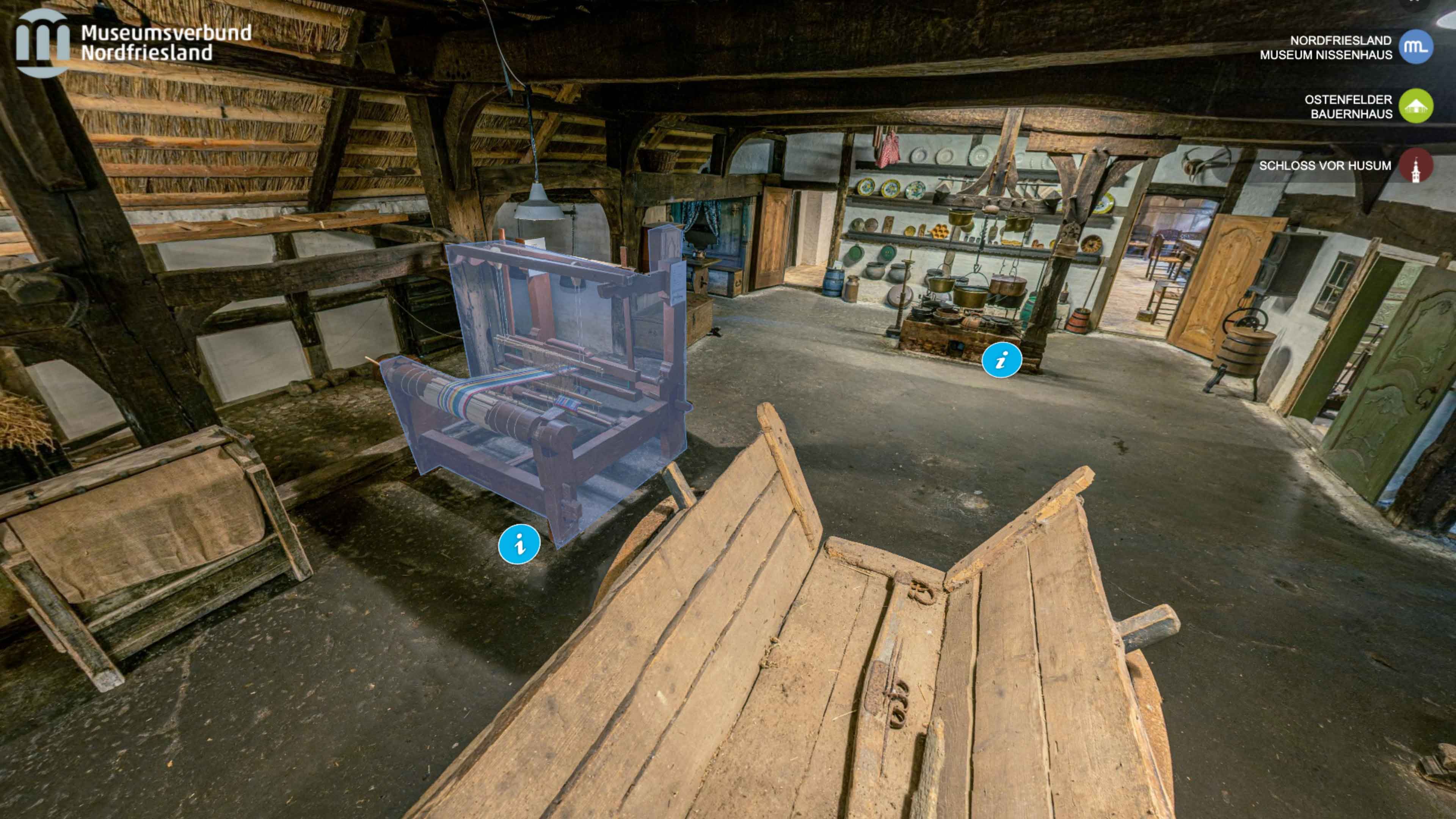Click the green farmhouse round icon
The height and width of the screenshot is (819, 1456).
(x=1415, y=106)
